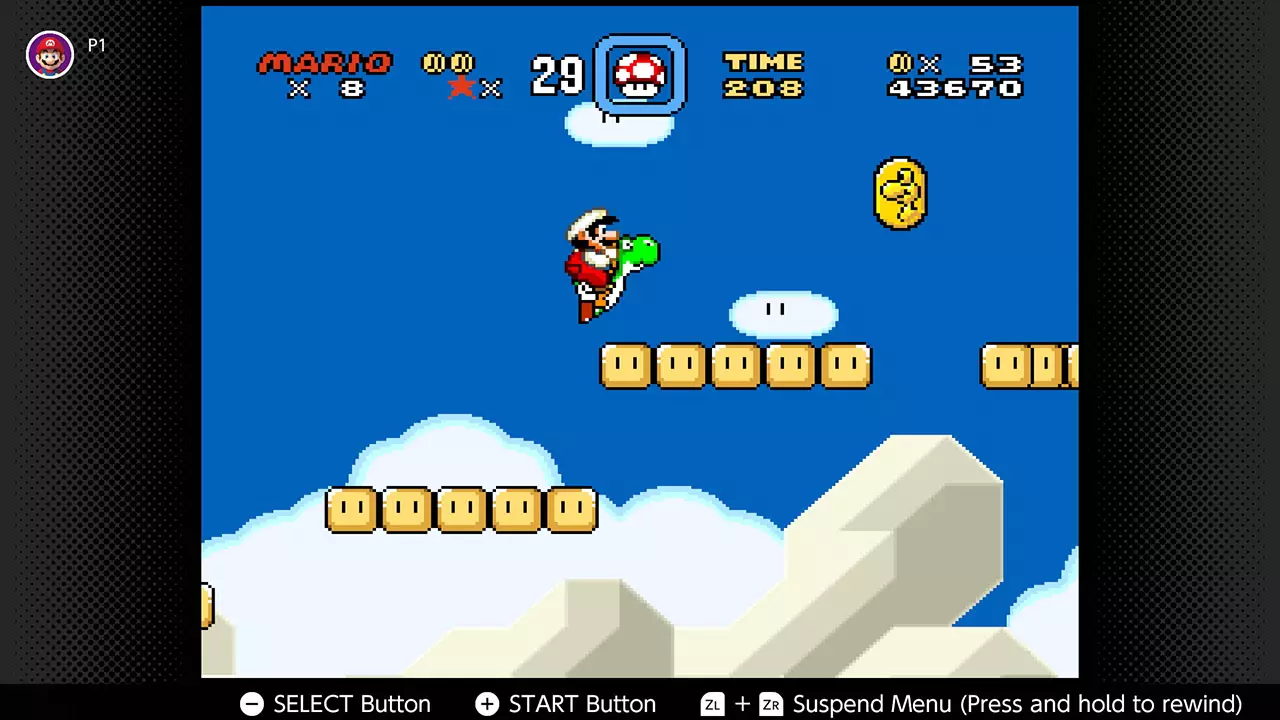The width and height of the screenshot is (1280, 720).
Task: Click the red MARIO name in the HUD
Action: (x=323, y=63)
